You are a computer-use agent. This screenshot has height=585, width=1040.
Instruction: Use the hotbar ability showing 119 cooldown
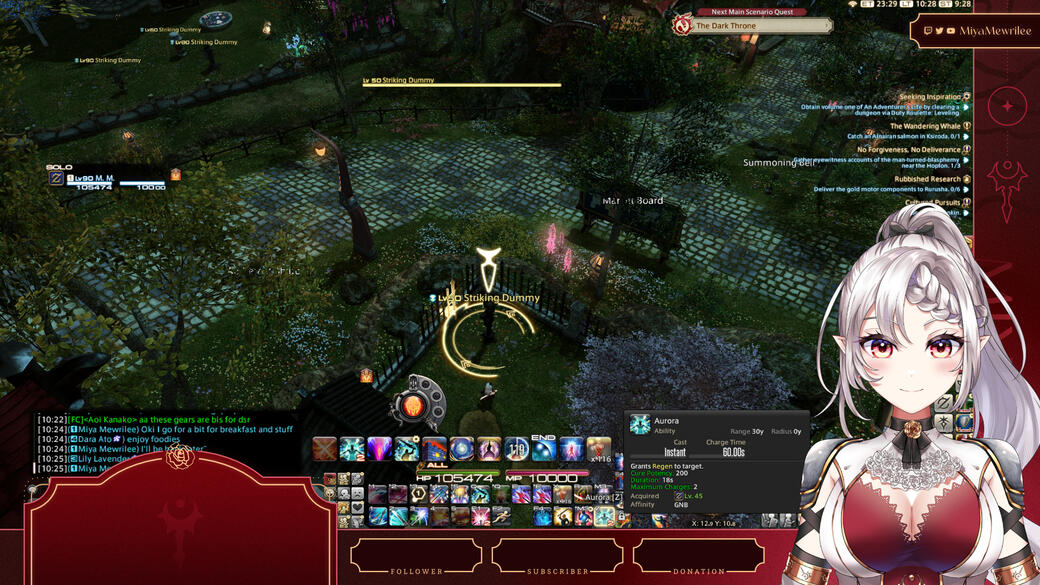click(x=516, y=449)
